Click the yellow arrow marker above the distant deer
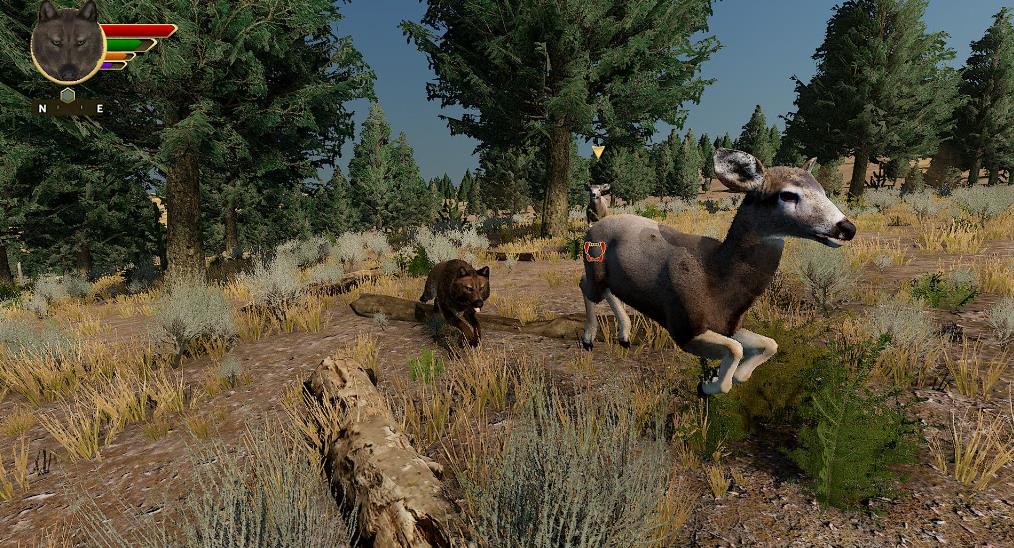1014x548 pixels. 598,152
